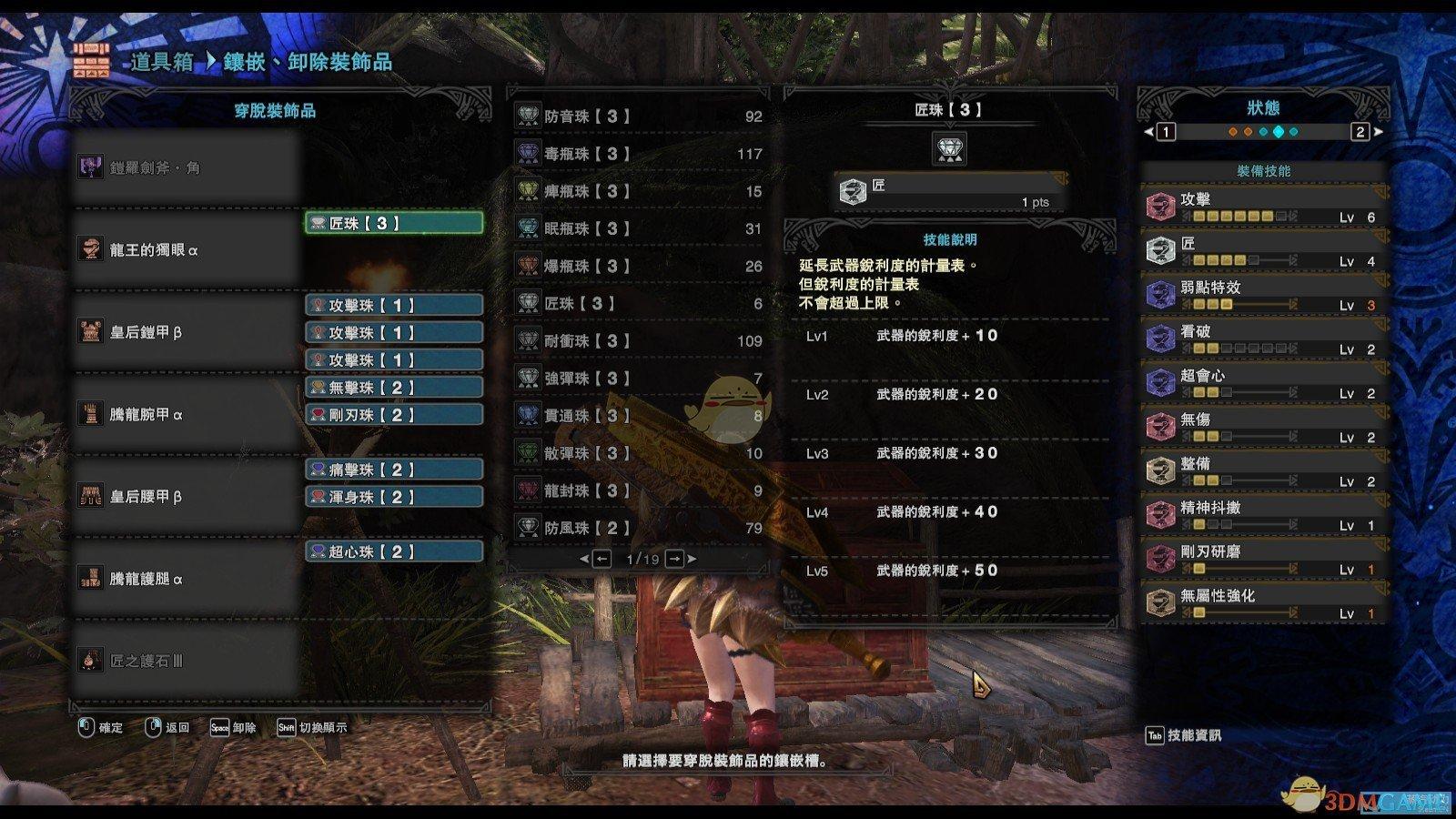This screenshot has width=1456, height=819.
Task: Go to the previous decoration list page
Action: tap(601, 559)
